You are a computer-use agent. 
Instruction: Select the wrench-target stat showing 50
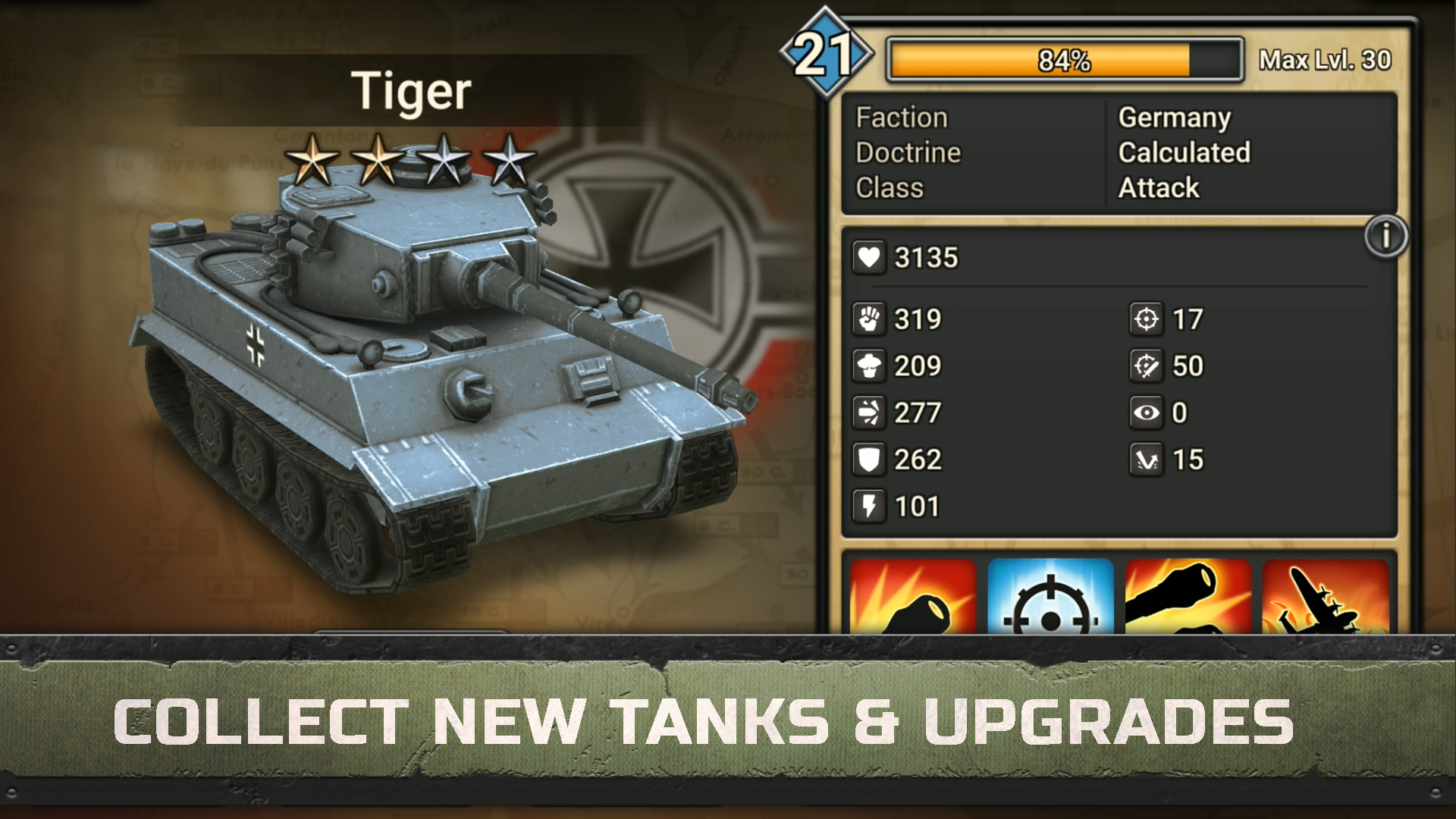coord(1147,366)
